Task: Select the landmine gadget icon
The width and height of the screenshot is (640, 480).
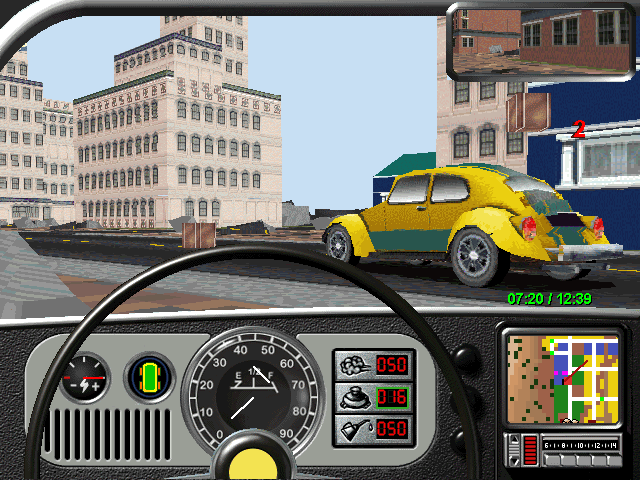Action: pos(353,396)
